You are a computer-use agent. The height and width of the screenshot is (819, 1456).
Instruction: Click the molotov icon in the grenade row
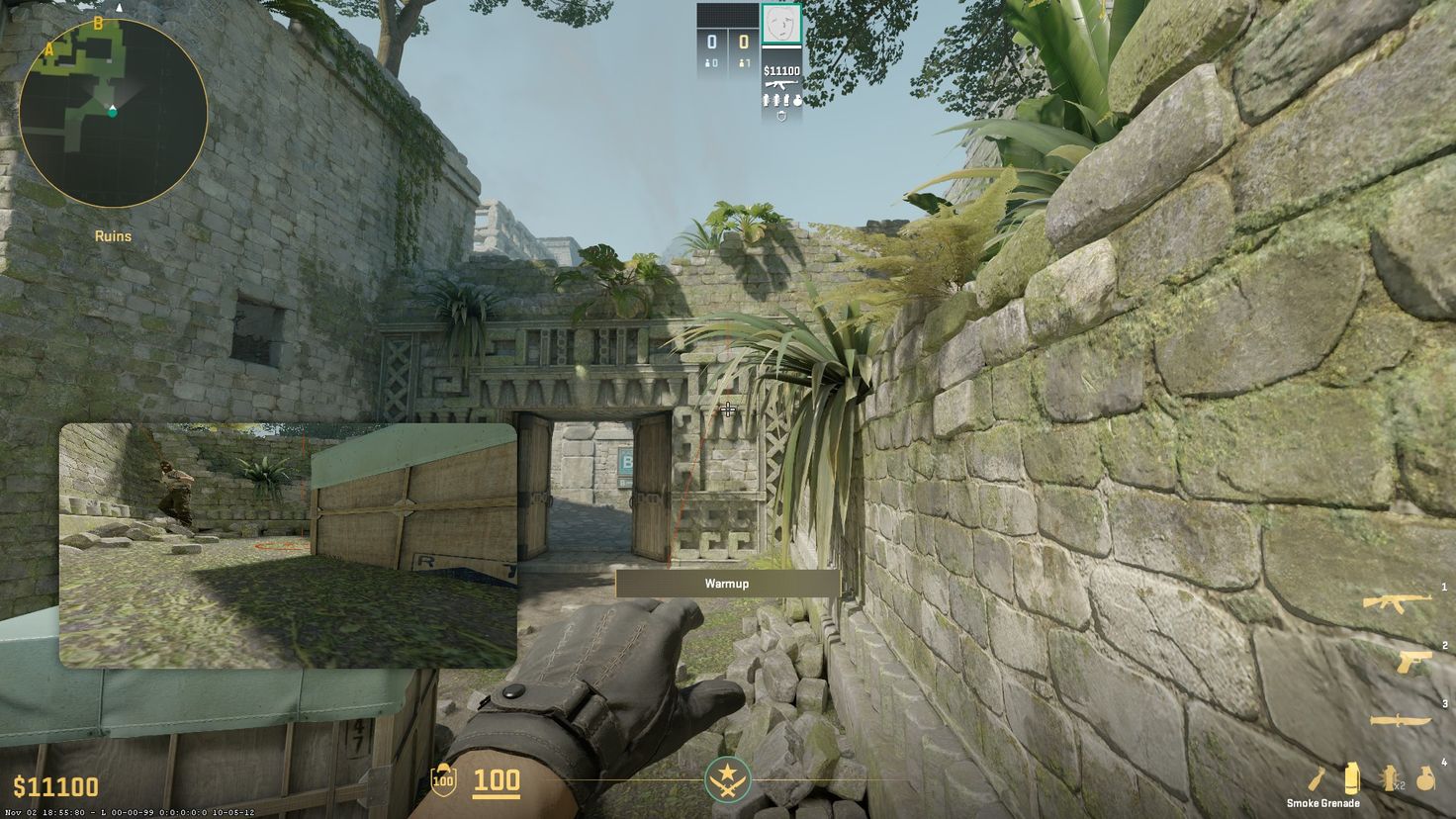(x=1316, y=778)
